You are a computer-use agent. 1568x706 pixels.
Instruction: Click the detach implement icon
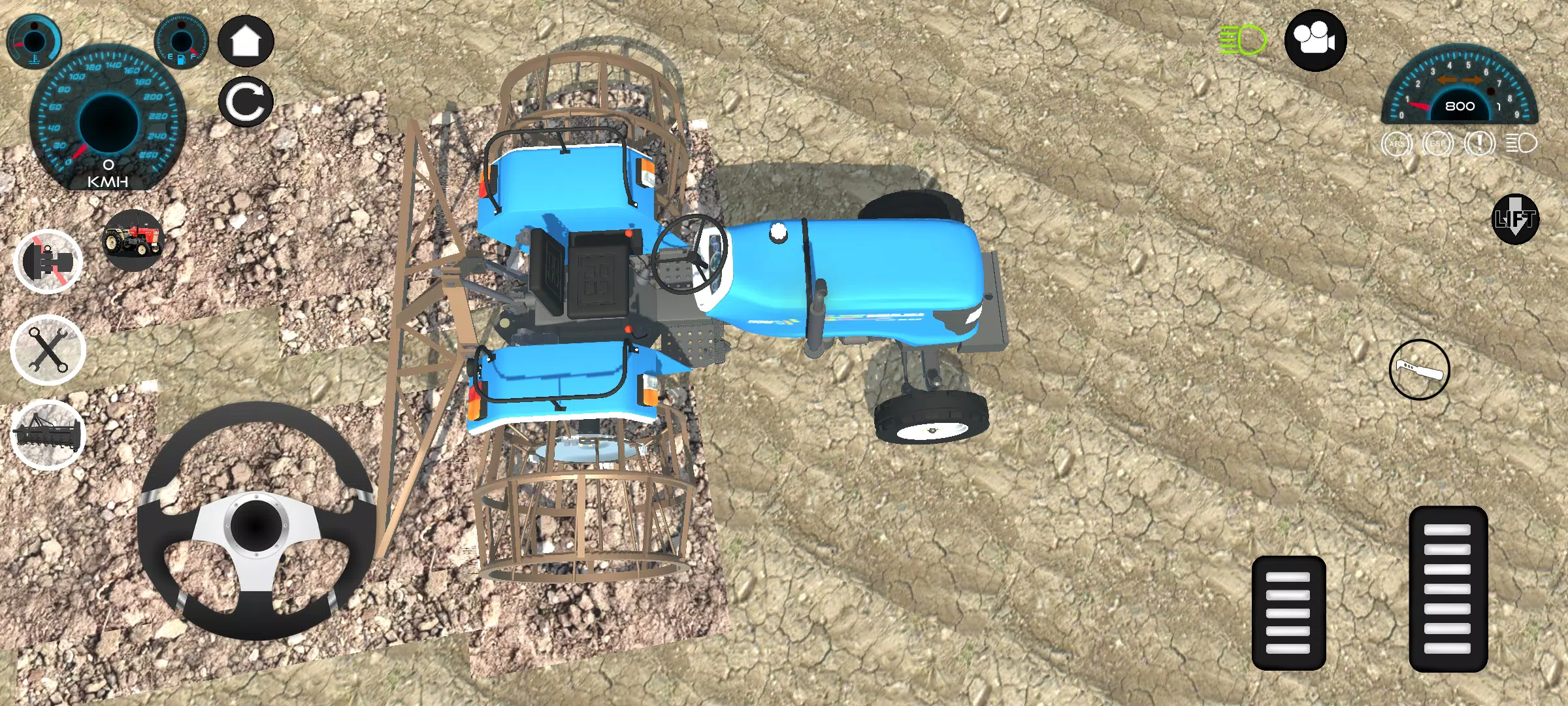click(49, 260)
